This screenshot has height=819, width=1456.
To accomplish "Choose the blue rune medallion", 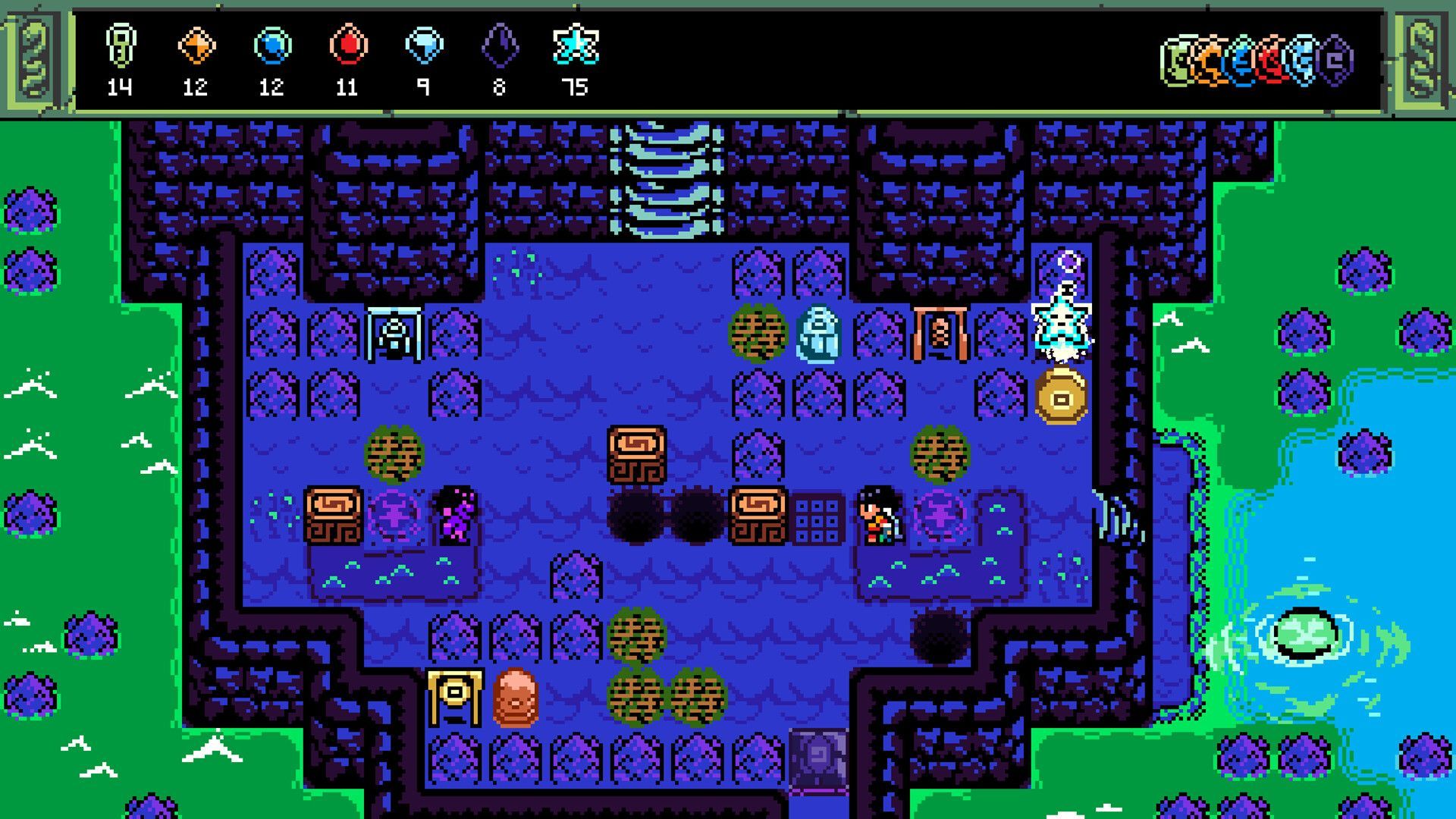I will click(x=1242, y=61).
